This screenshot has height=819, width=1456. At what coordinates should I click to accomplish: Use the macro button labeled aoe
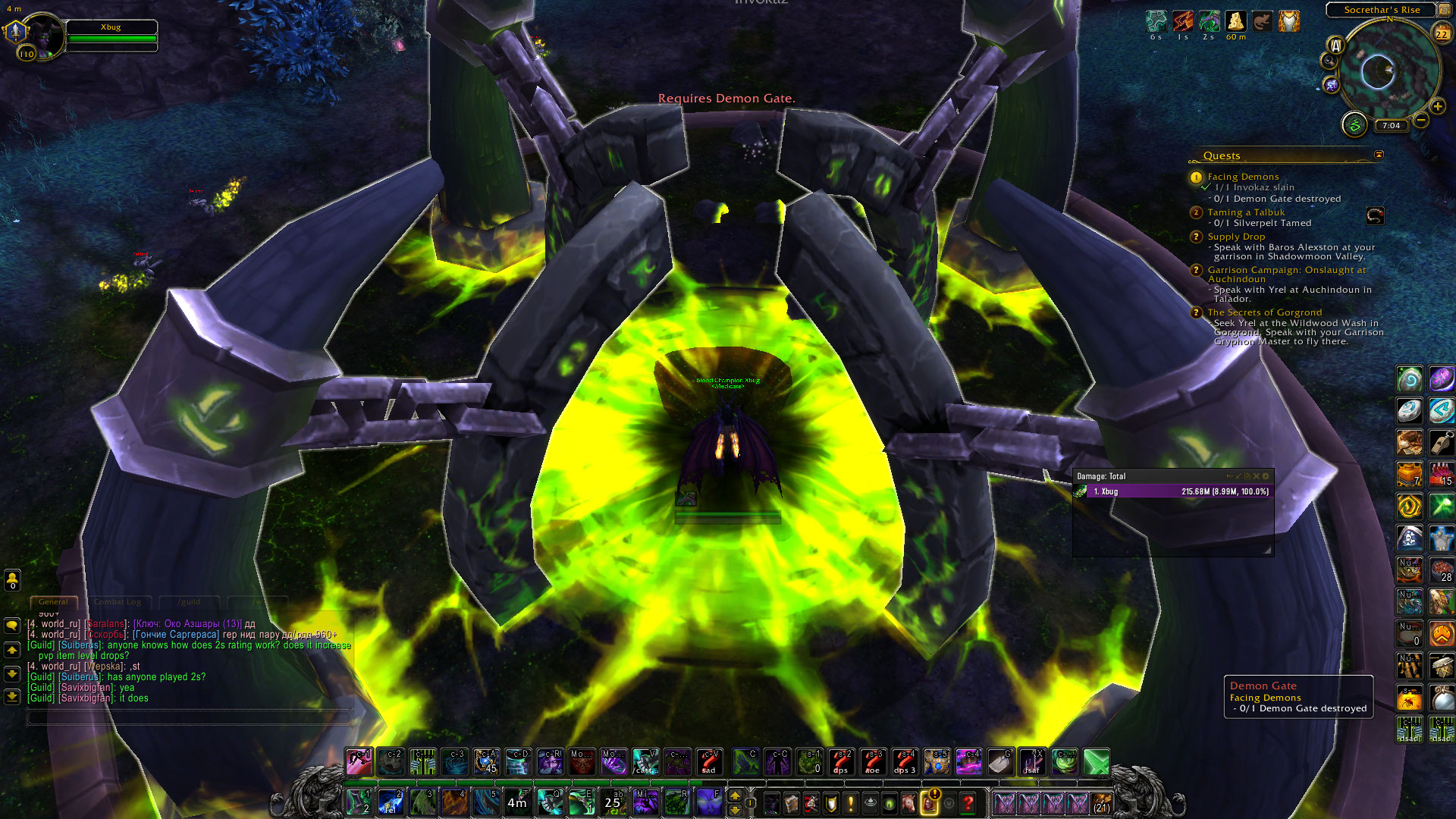(x=872, y=761)
